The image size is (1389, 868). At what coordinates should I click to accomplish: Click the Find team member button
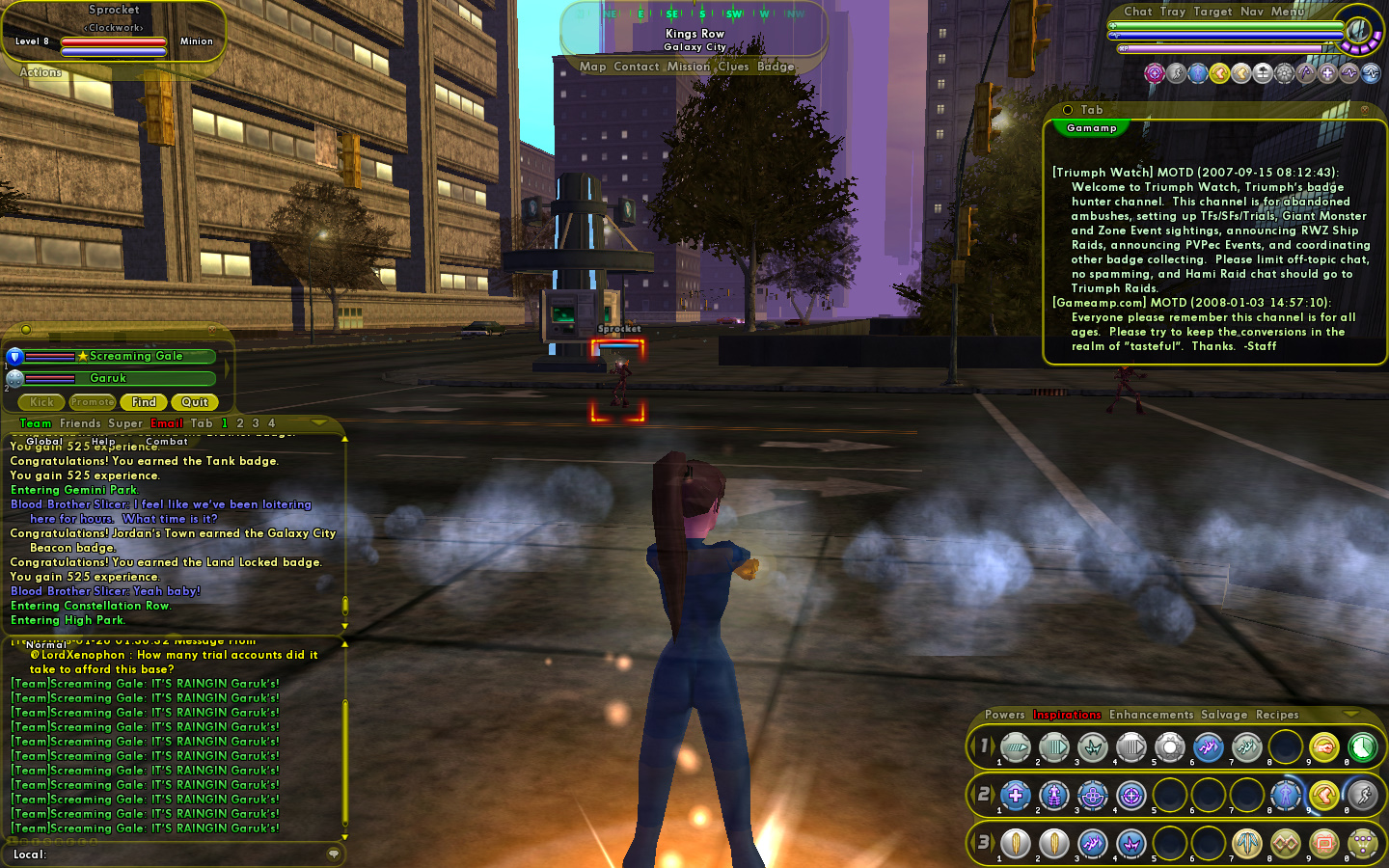coord(144,402)
